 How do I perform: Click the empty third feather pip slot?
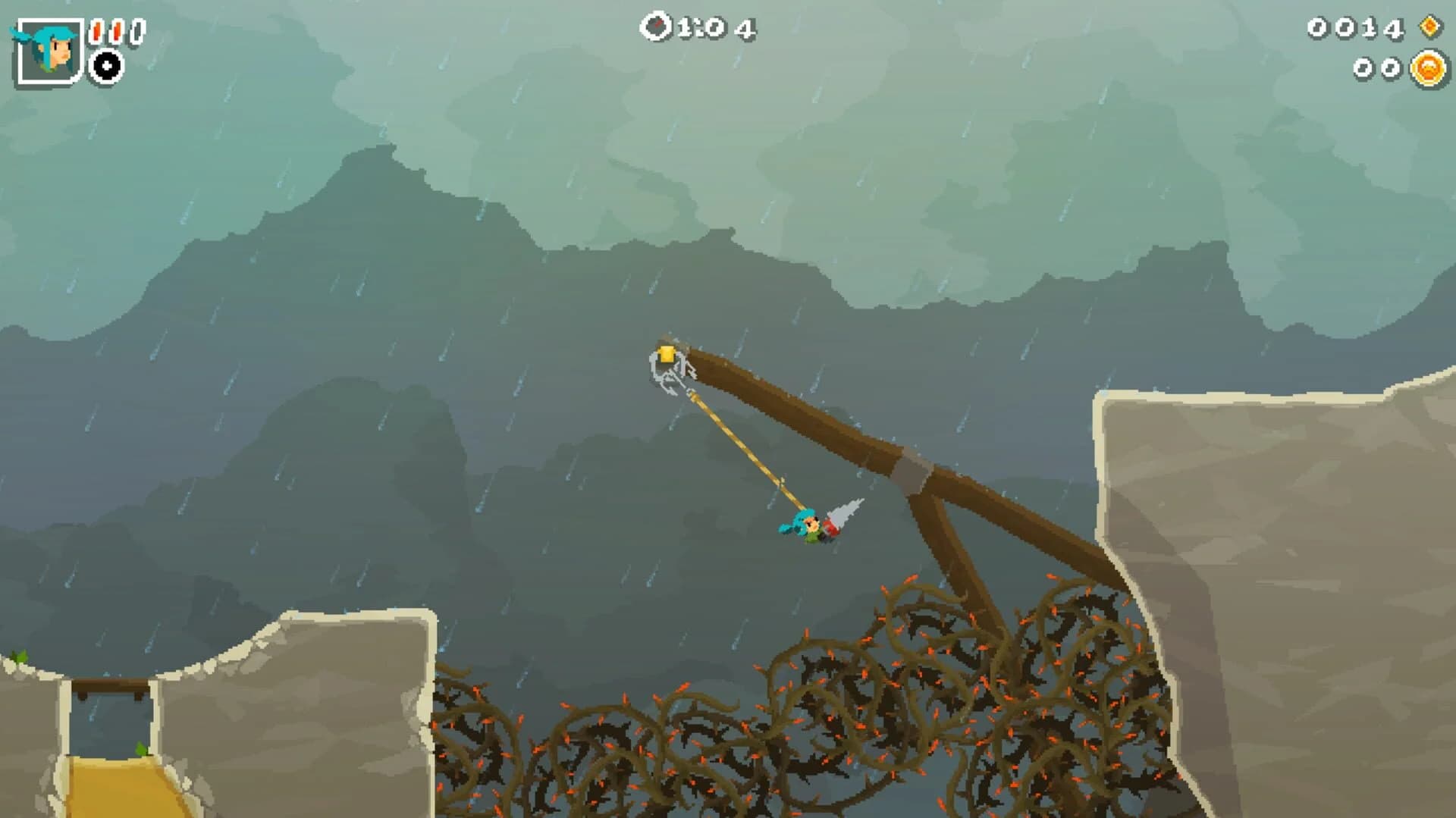click(x=137, y=29)
